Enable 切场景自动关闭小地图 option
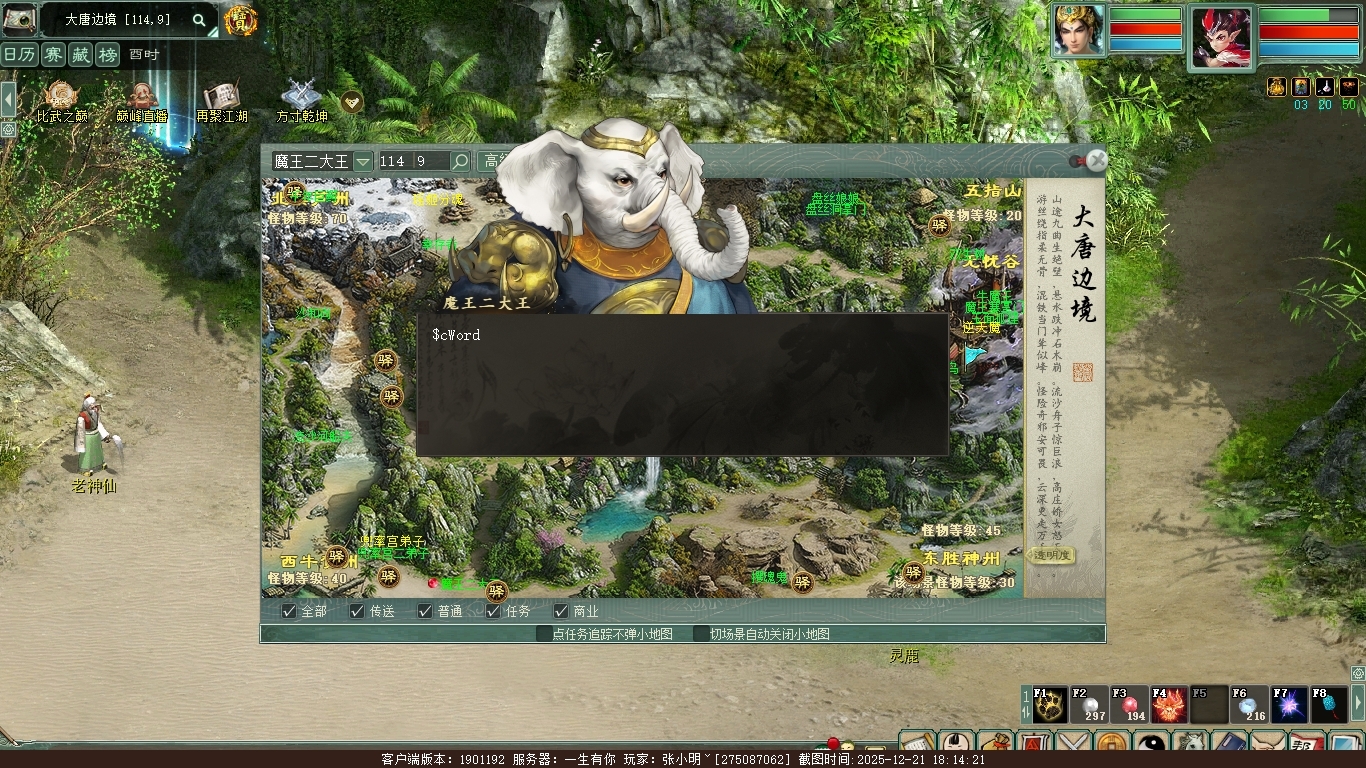Screen dimensions: 1366x768 (x=702, y=634)
